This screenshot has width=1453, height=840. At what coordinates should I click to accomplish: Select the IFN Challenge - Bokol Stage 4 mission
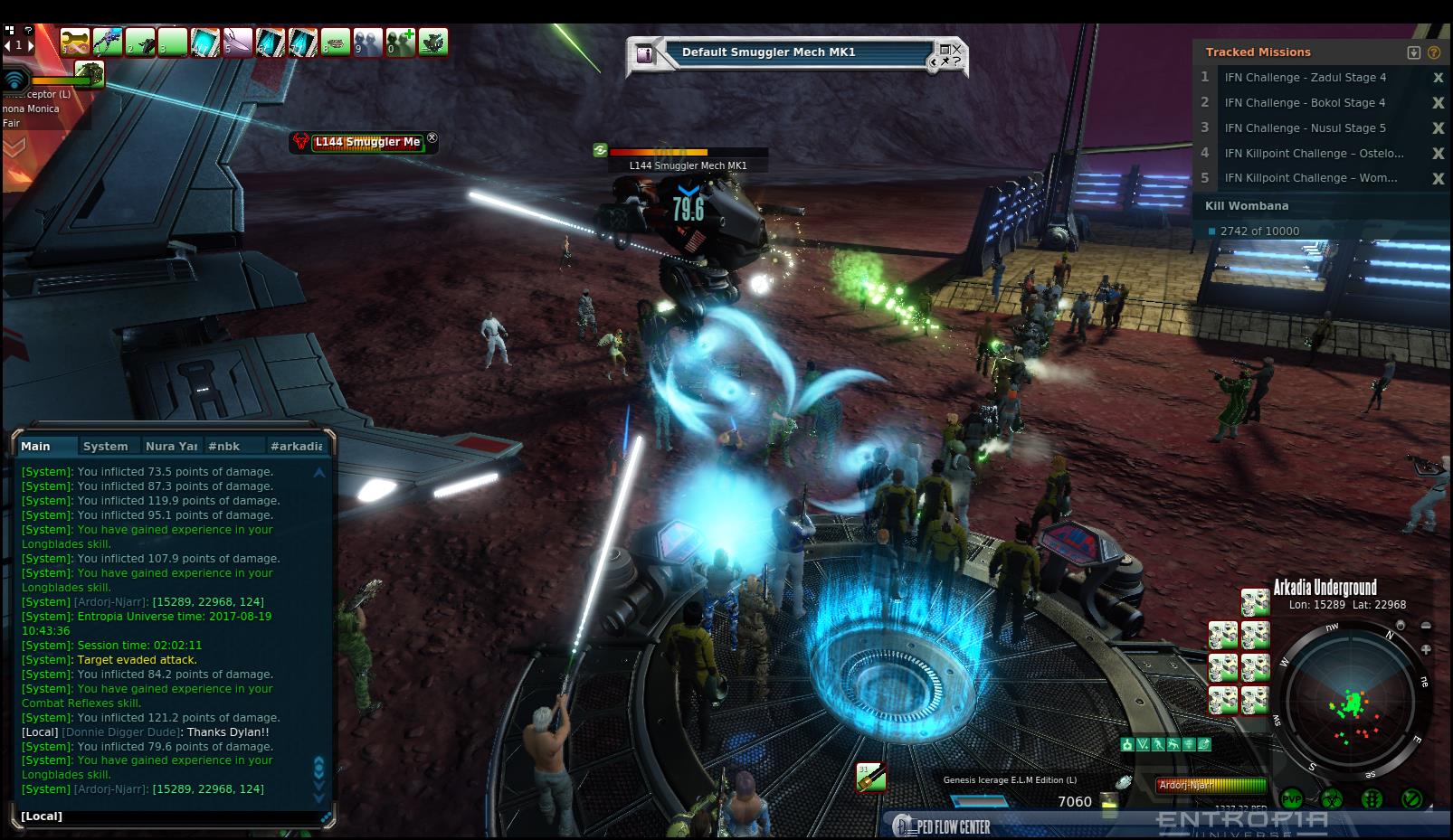click(1305, 103)
